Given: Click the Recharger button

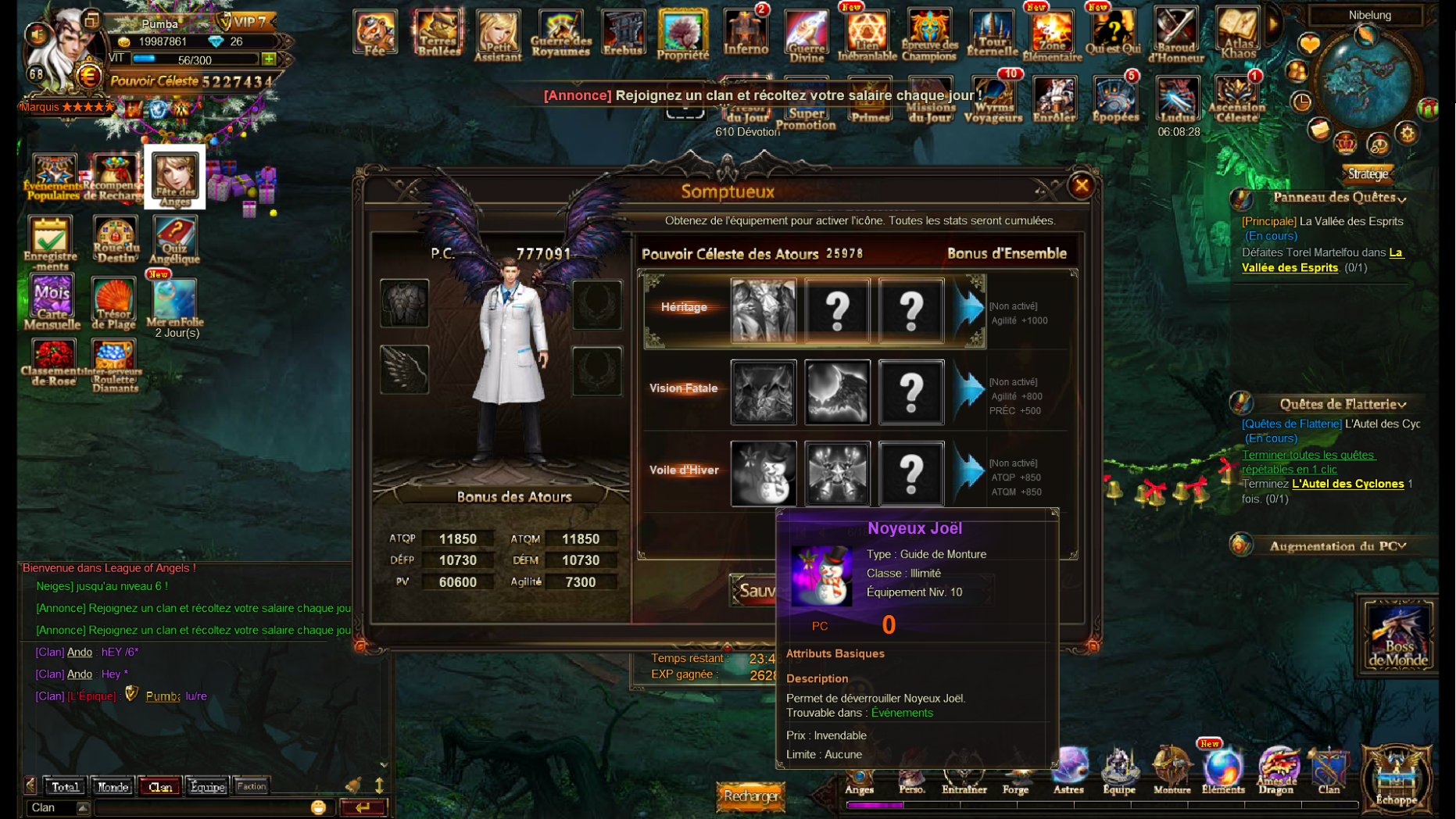Looking at the screenshot, I should click(750, 796).
